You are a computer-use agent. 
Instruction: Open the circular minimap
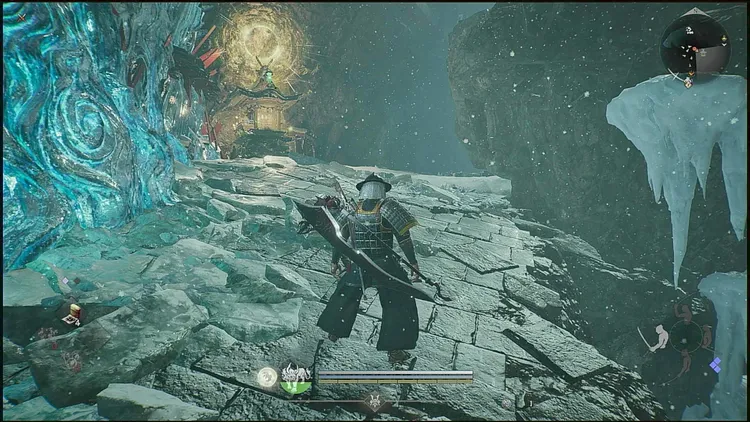[x=695, y=45]
